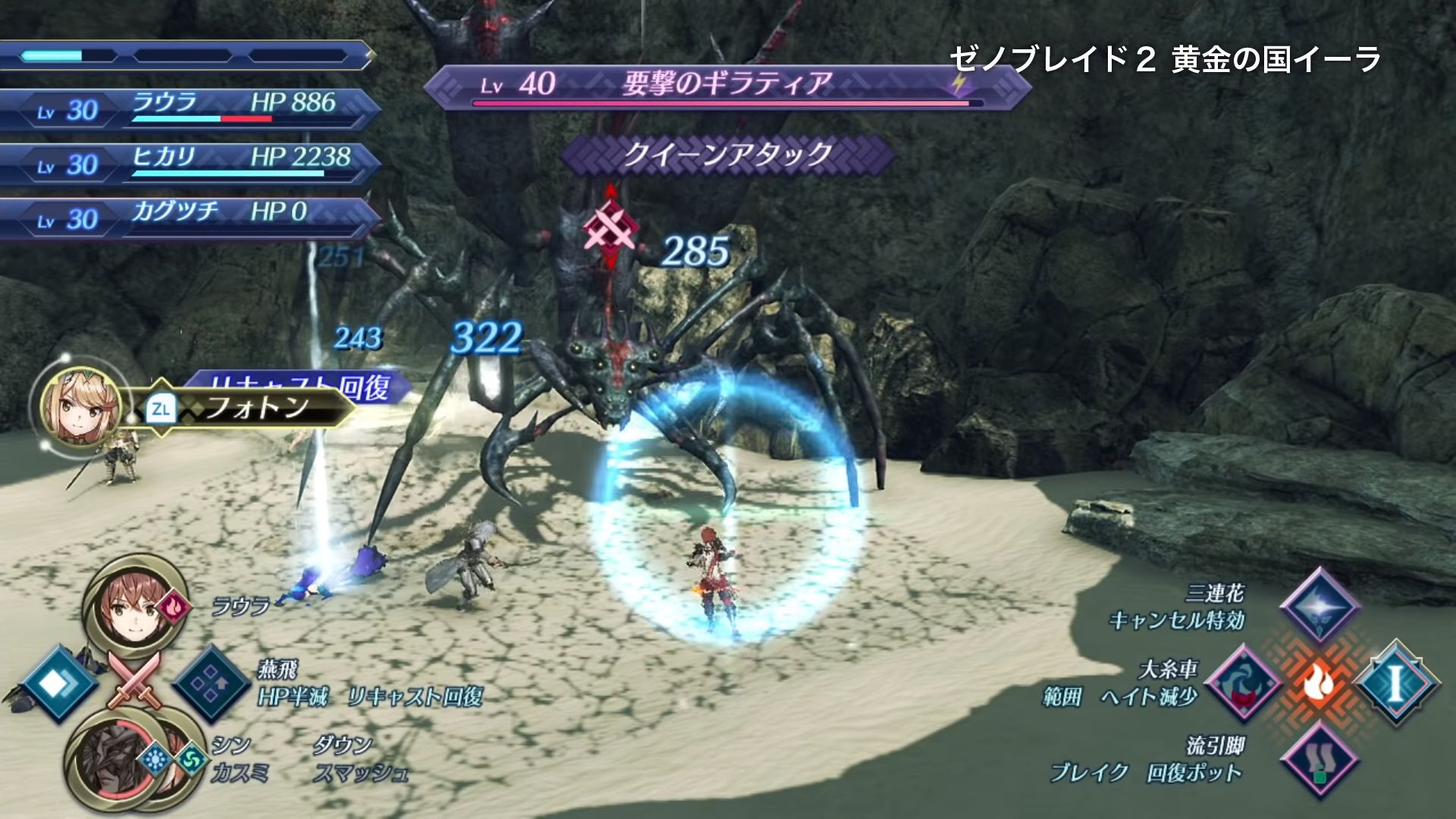
Task: Select カグツチ's party status row
Action: coord(190,218)
